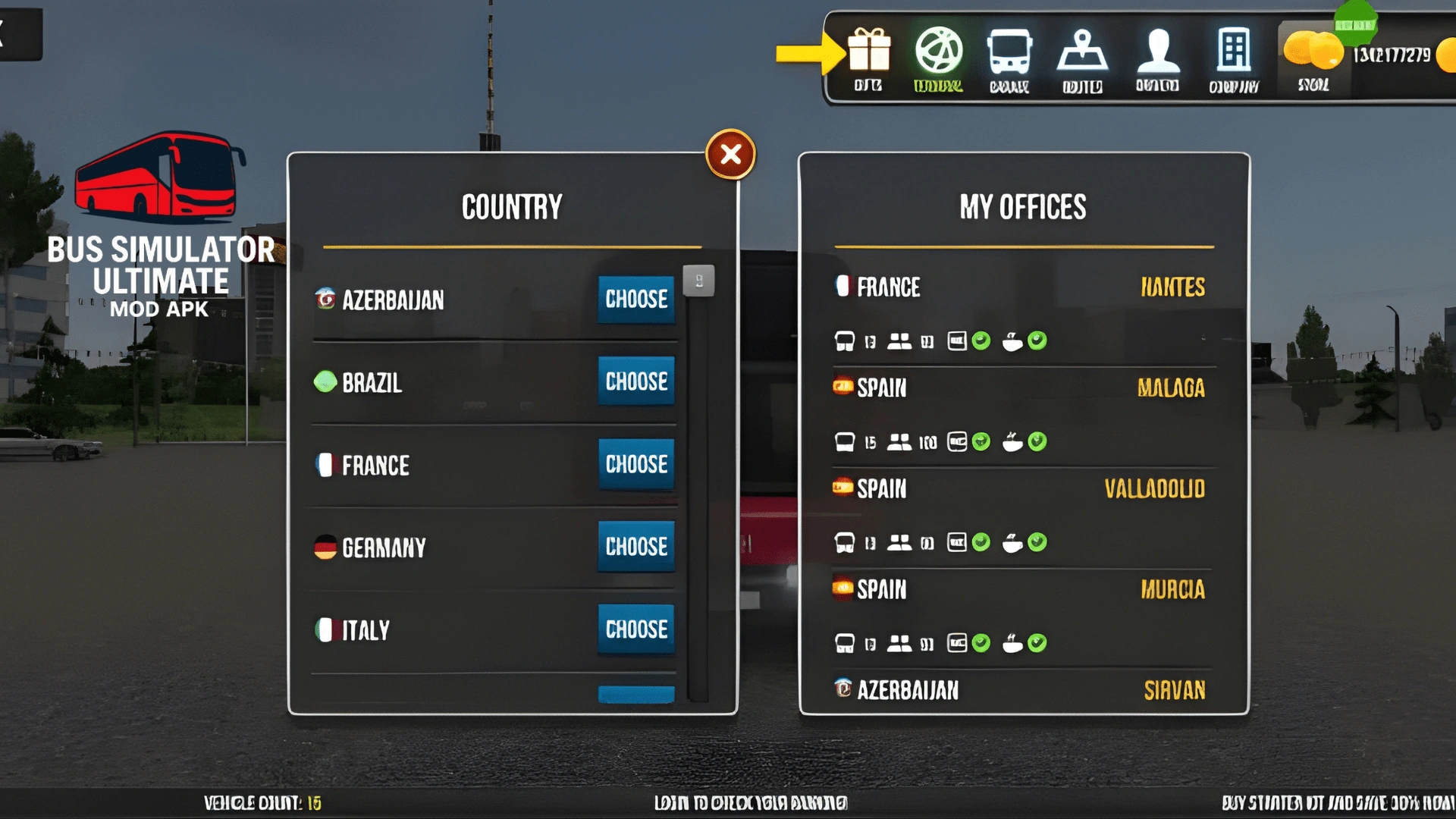Click the country list scrollbar handle
This screenshot has height=819, width=1456.
click(x=698, y=281)
